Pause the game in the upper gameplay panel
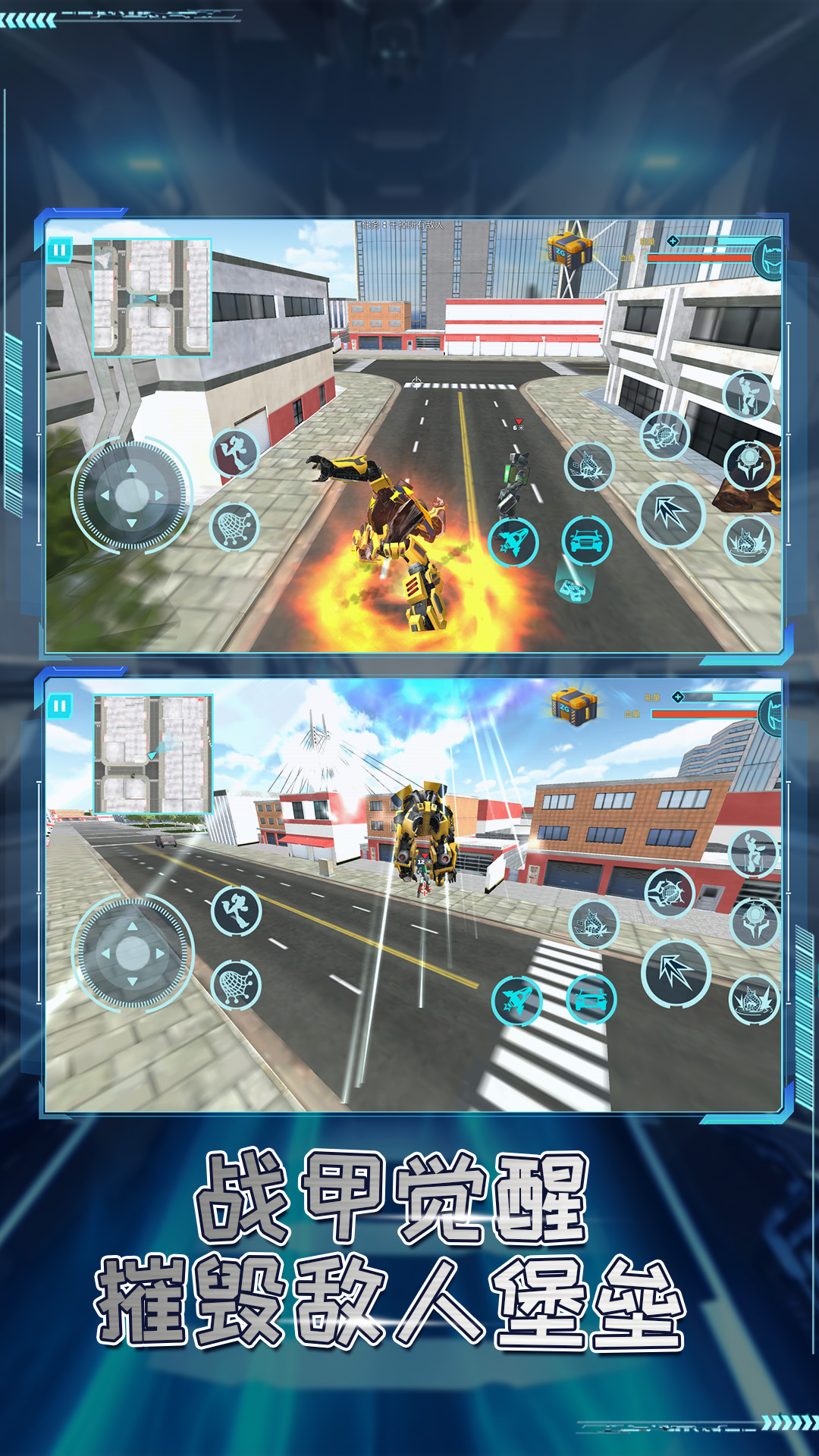This screenshot has height=1456, width=819. [59, 249]
